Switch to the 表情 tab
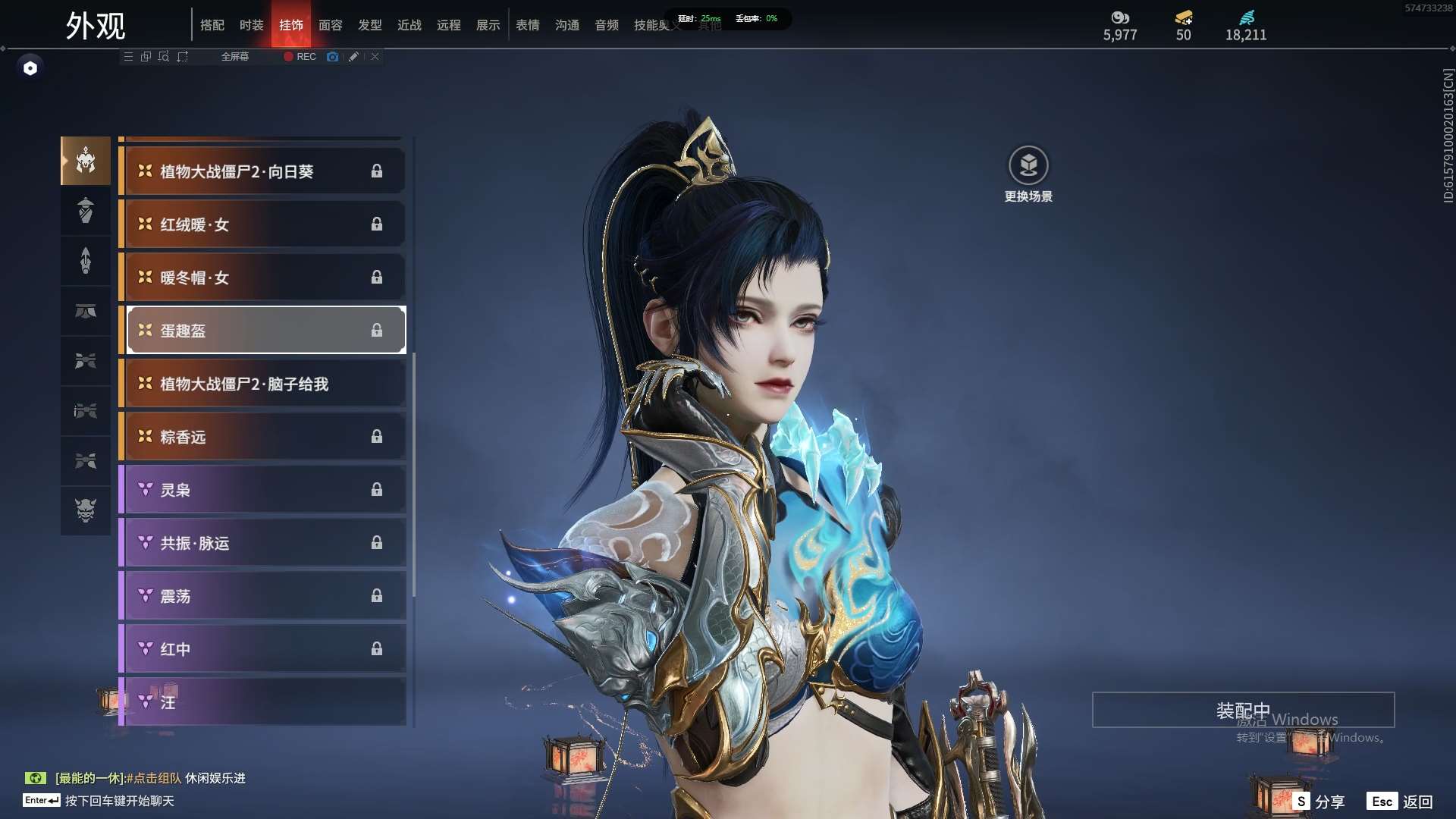 click(527, 25)
